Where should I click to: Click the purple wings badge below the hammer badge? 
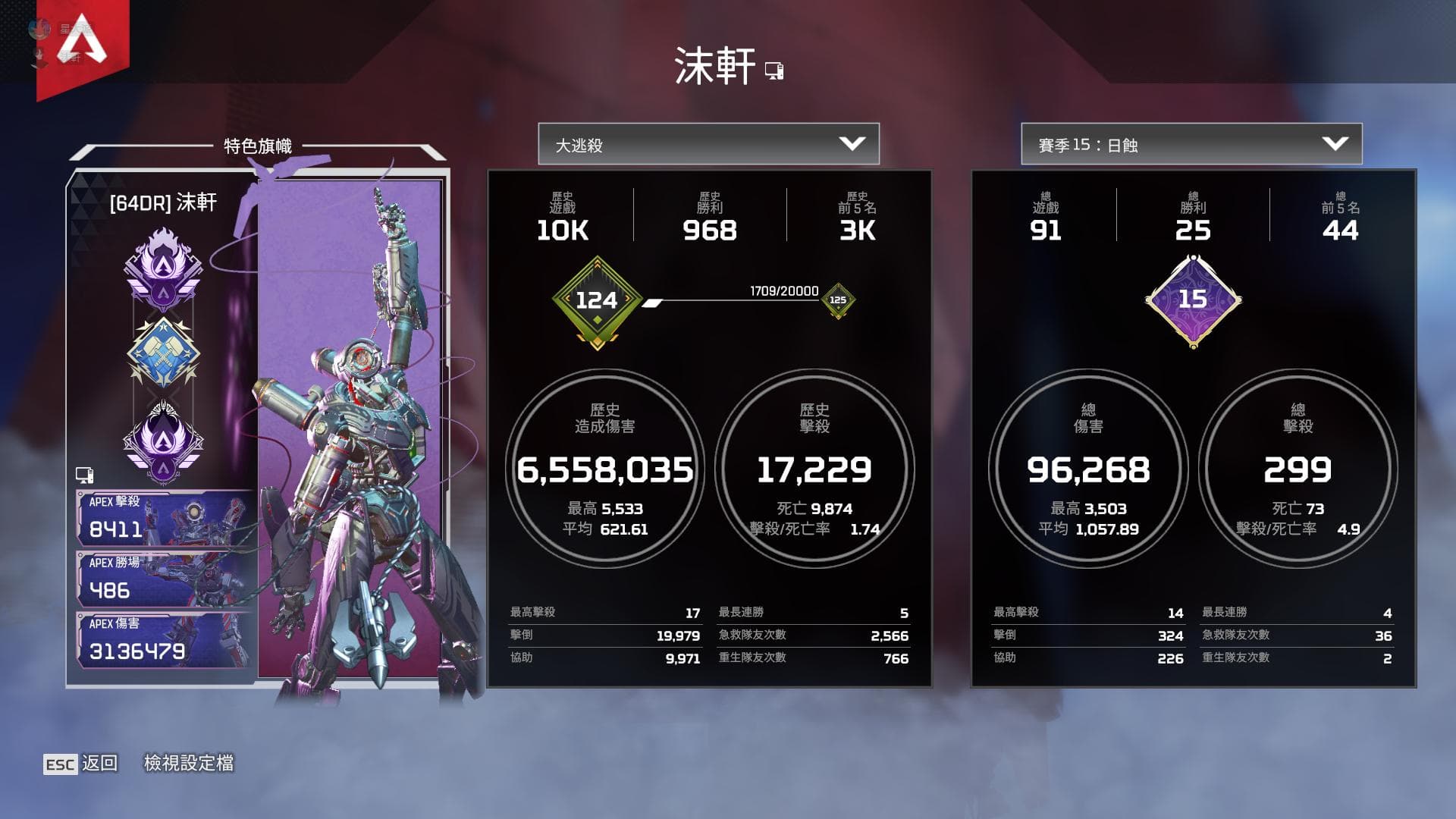point(165,440)
